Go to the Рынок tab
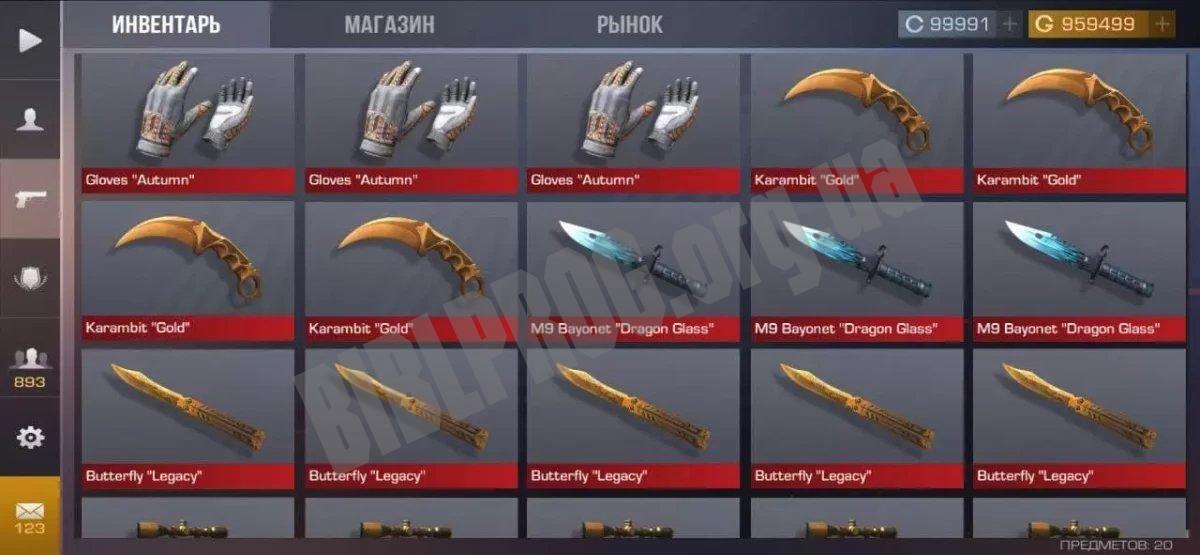This screenshot has height=555, width=1200. click(630, 25)
